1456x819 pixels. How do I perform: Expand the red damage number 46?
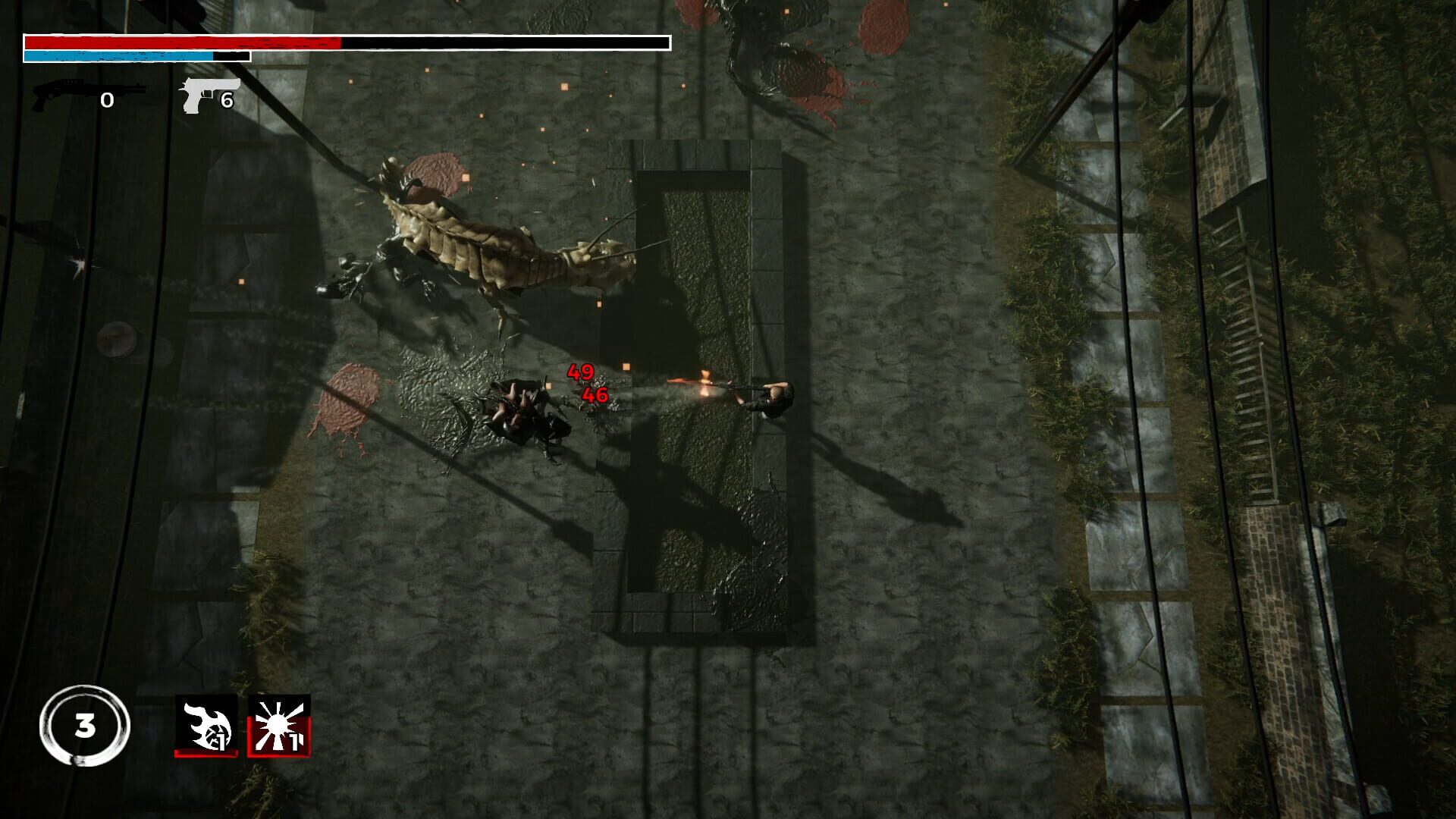pyautogui.click(x=595, y=395)
